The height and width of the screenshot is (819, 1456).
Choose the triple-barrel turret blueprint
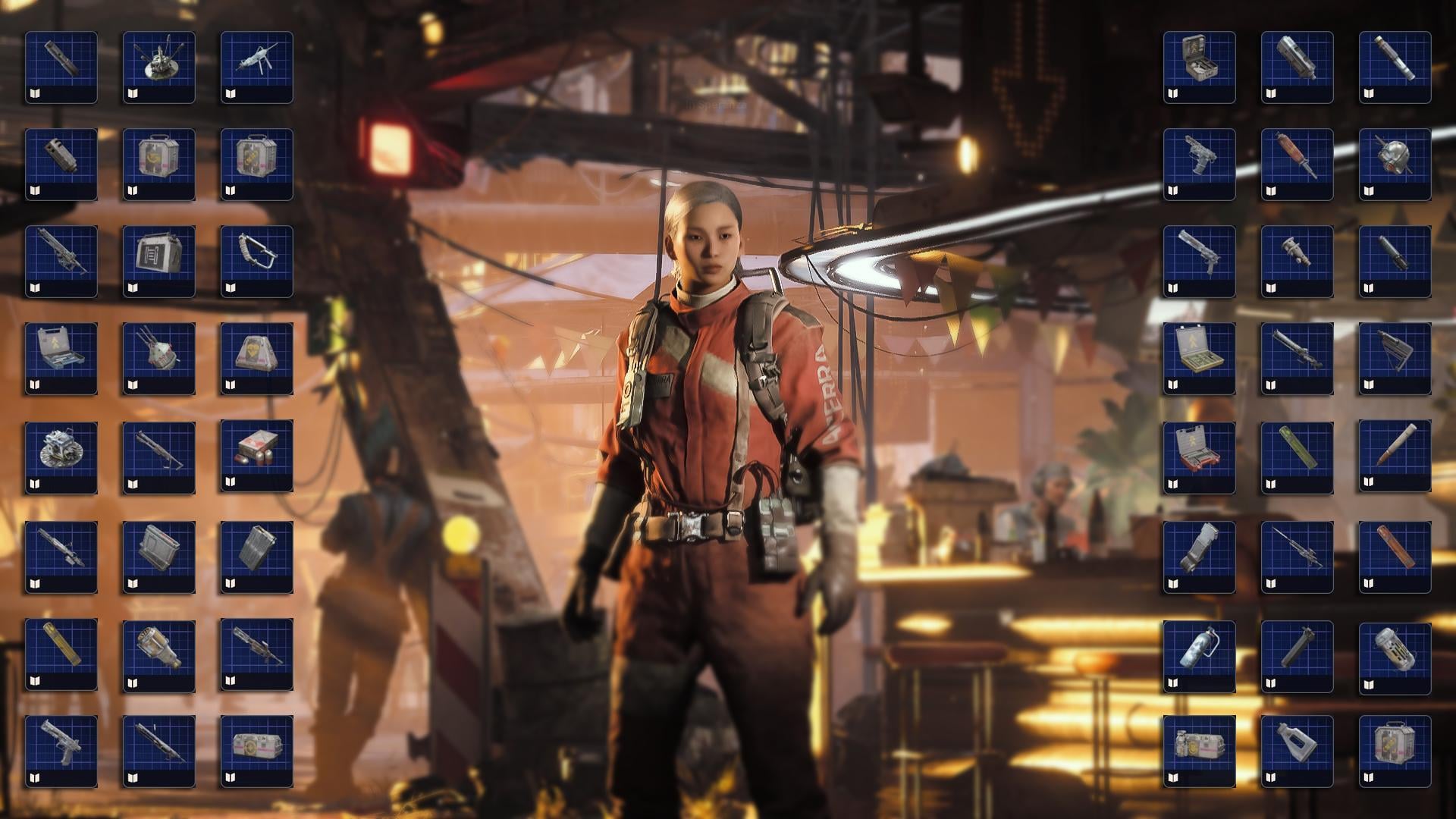coord(158,358)
